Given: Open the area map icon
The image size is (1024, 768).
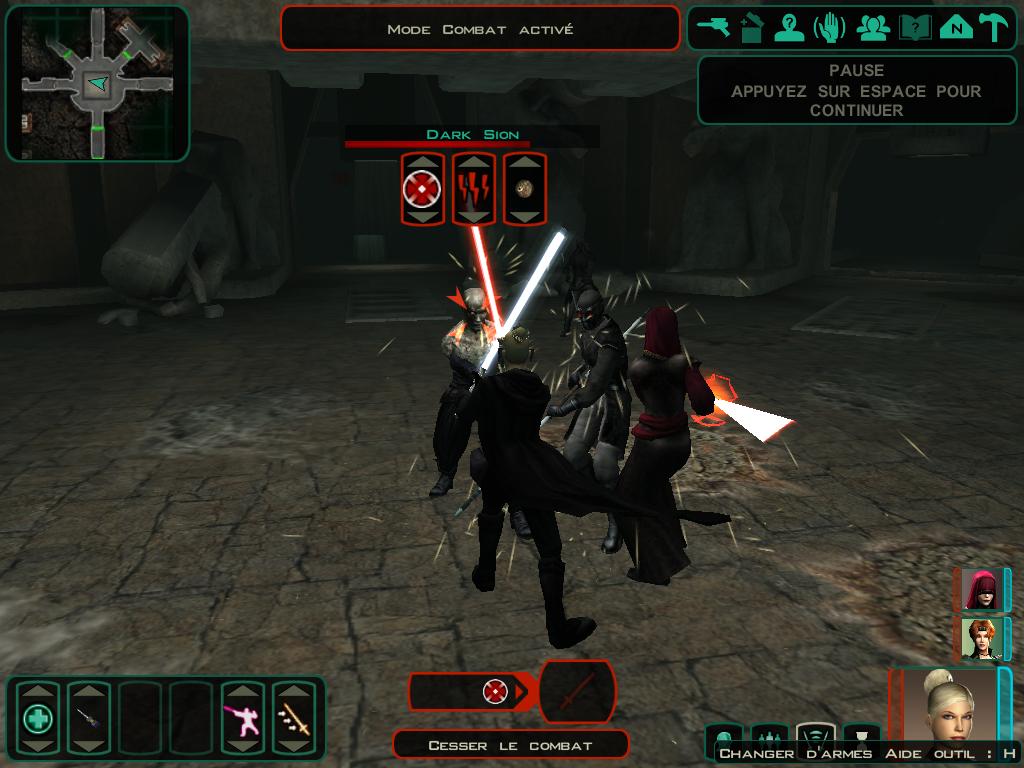Looking at the screenshot, I should point(955,28).
